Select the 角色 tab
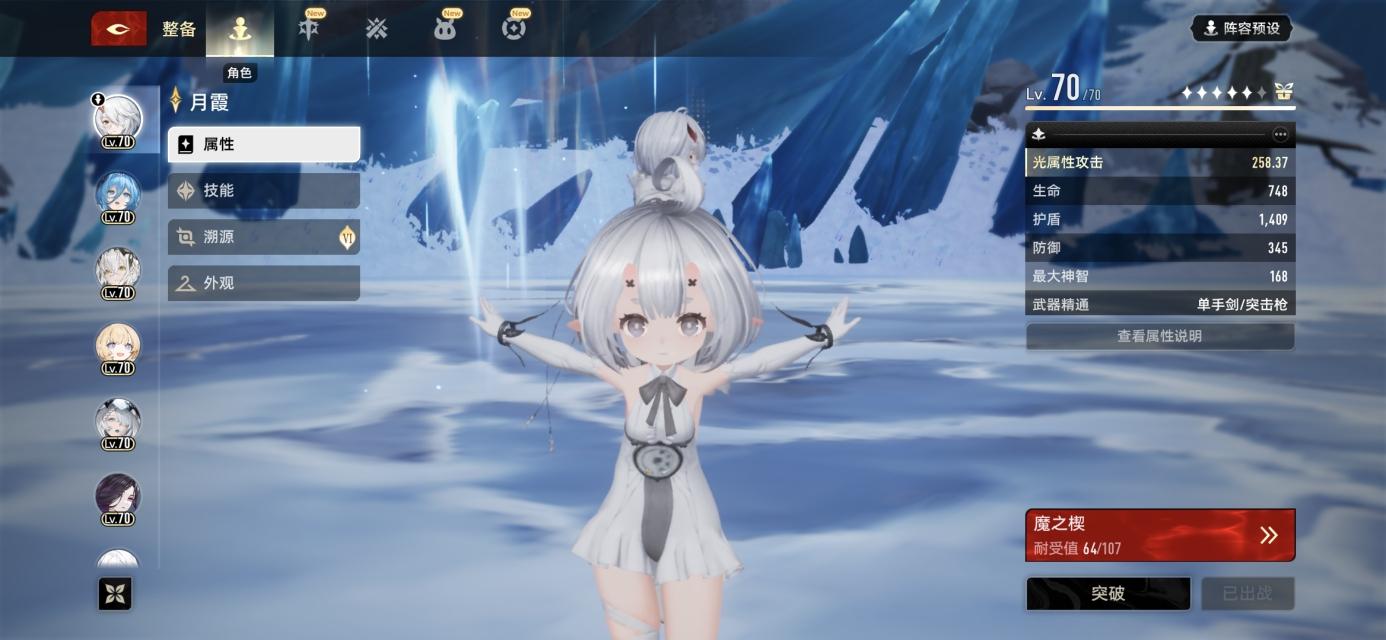The height and width of the screenshot is (640, 1386). 239,30
